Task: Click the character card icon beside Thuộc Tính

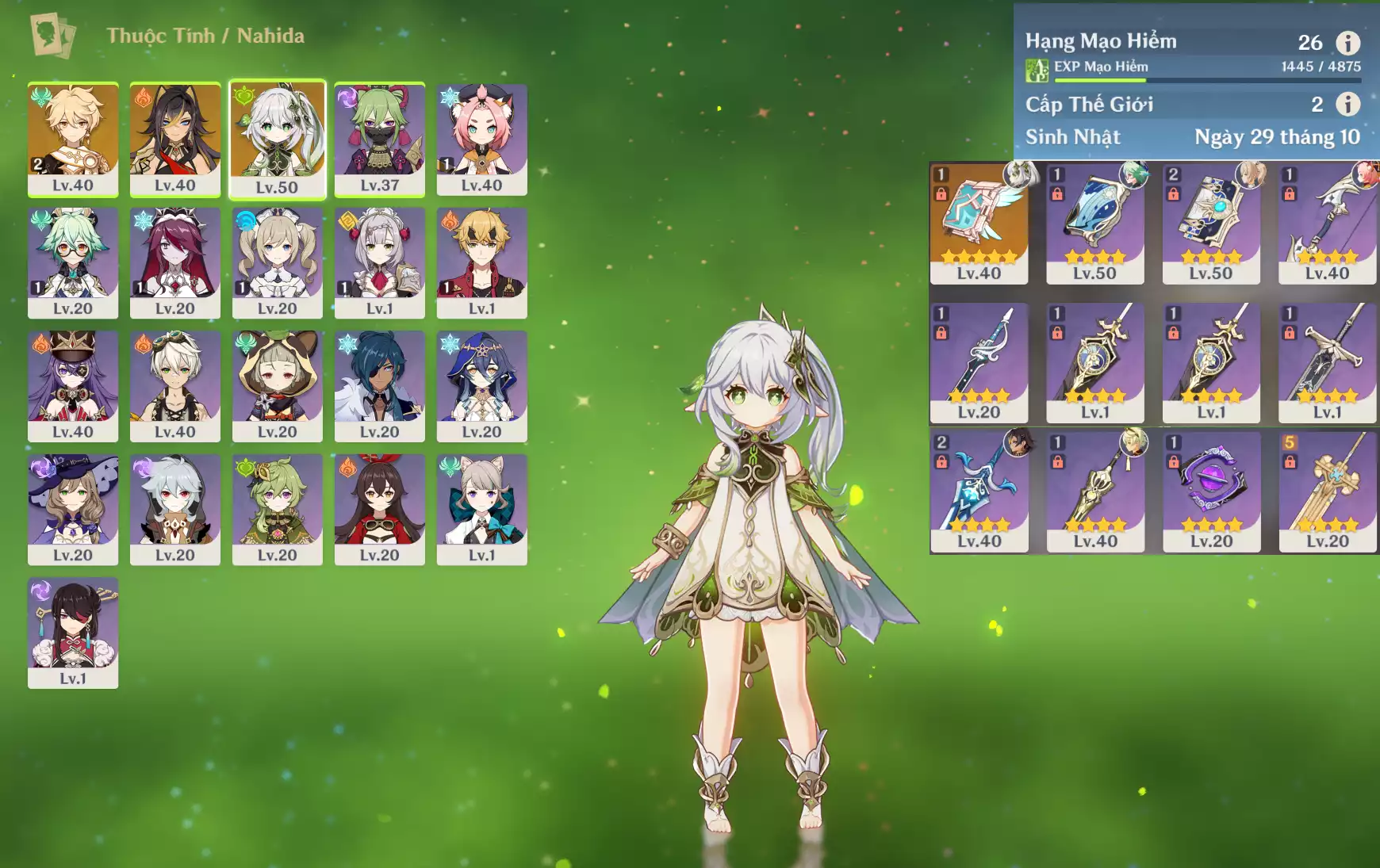Action: [52, 35]
